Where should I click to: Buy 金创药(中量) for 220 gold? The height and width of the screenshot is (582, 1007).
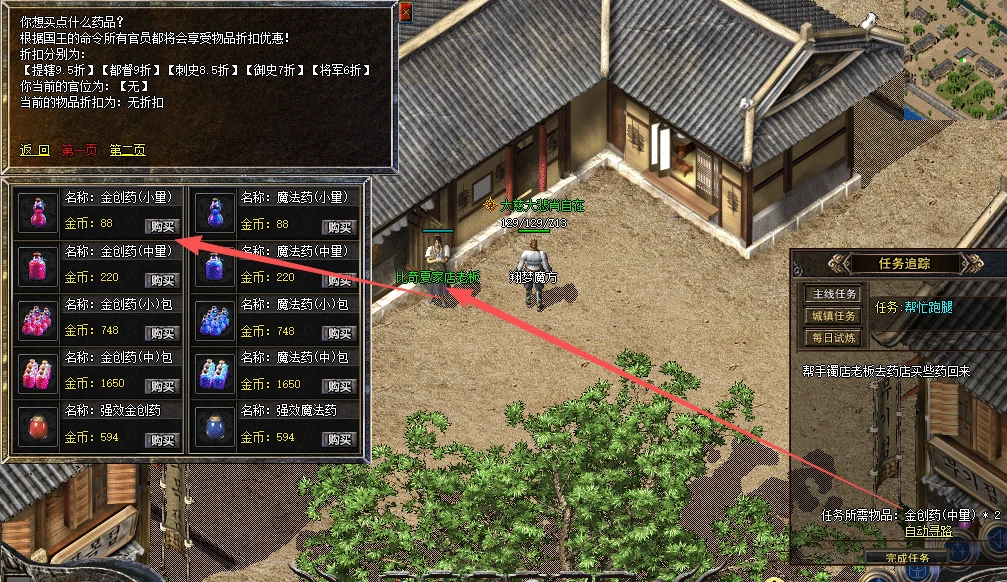pyautogui.click(x=161, y=280)
